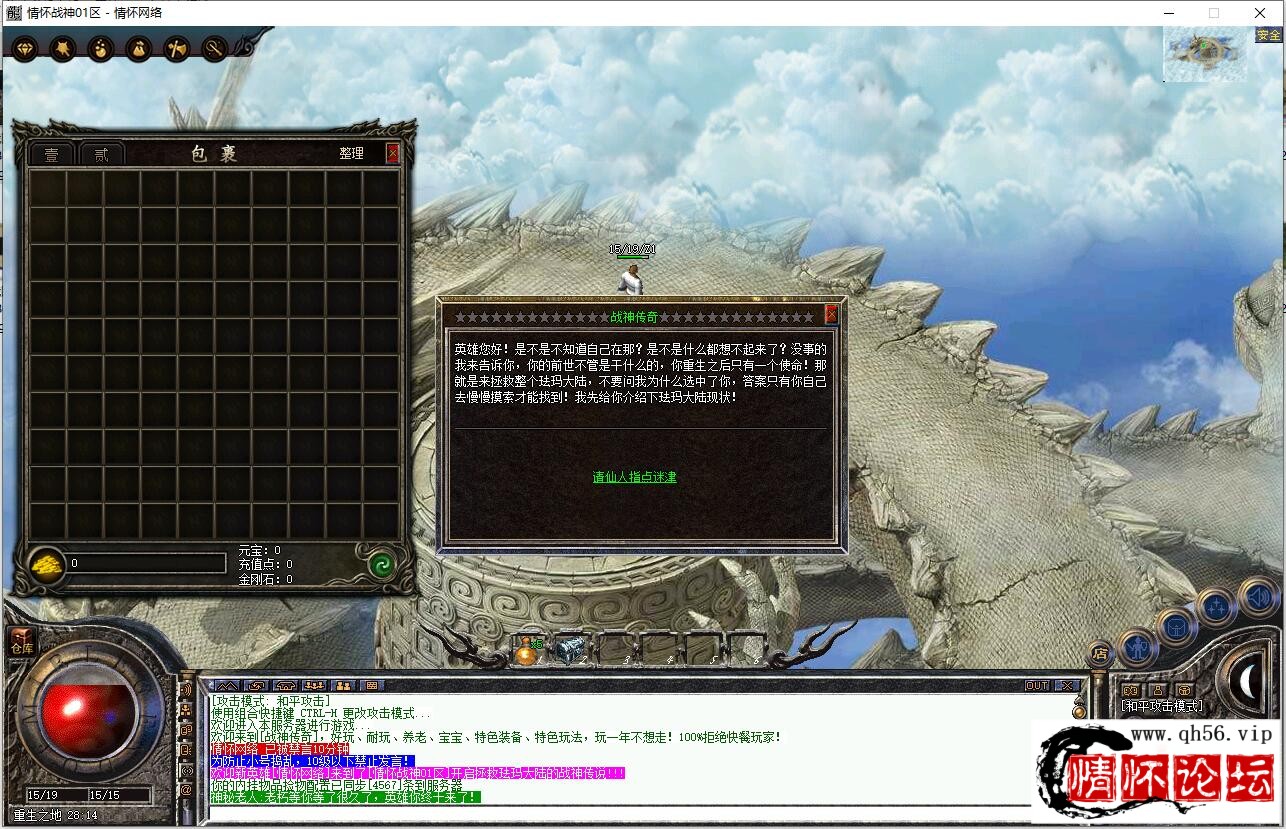Use the orange potion in the hotbar
The image size is (1286, 829).
pyautogui.click(x=527, y=650)
